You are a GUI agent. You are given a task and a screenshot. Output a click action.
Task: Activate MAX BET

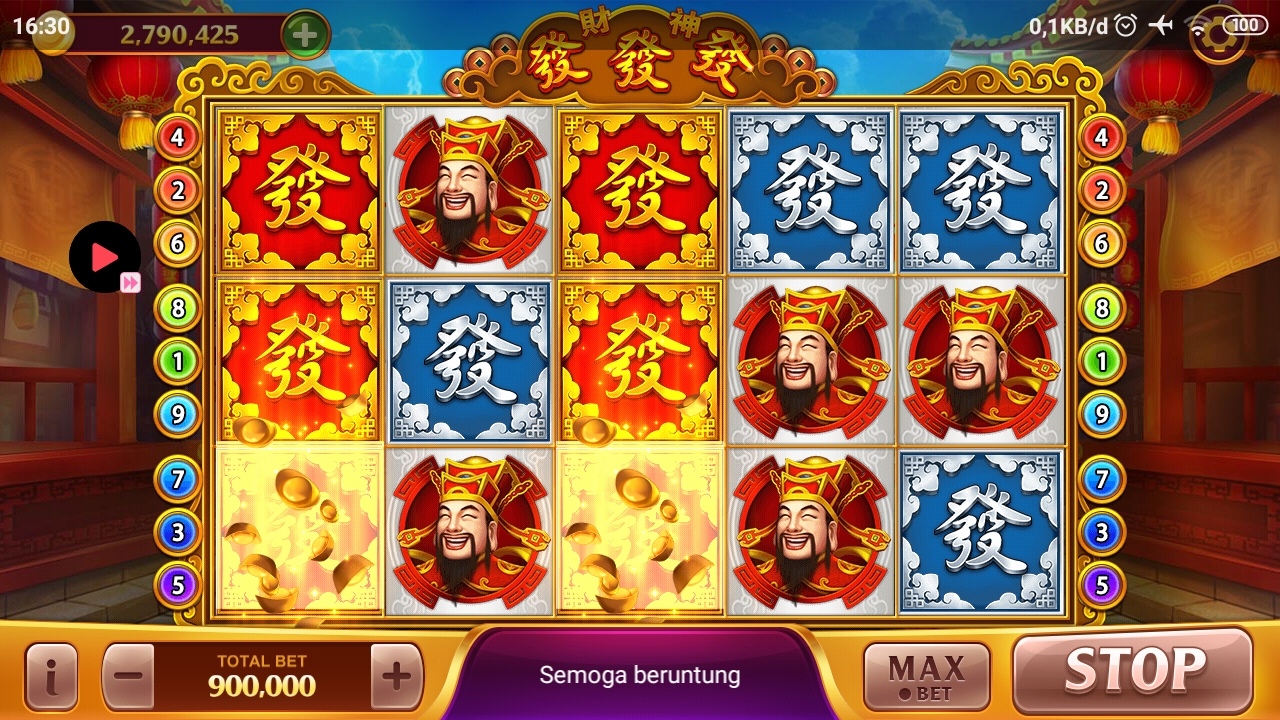925,674
